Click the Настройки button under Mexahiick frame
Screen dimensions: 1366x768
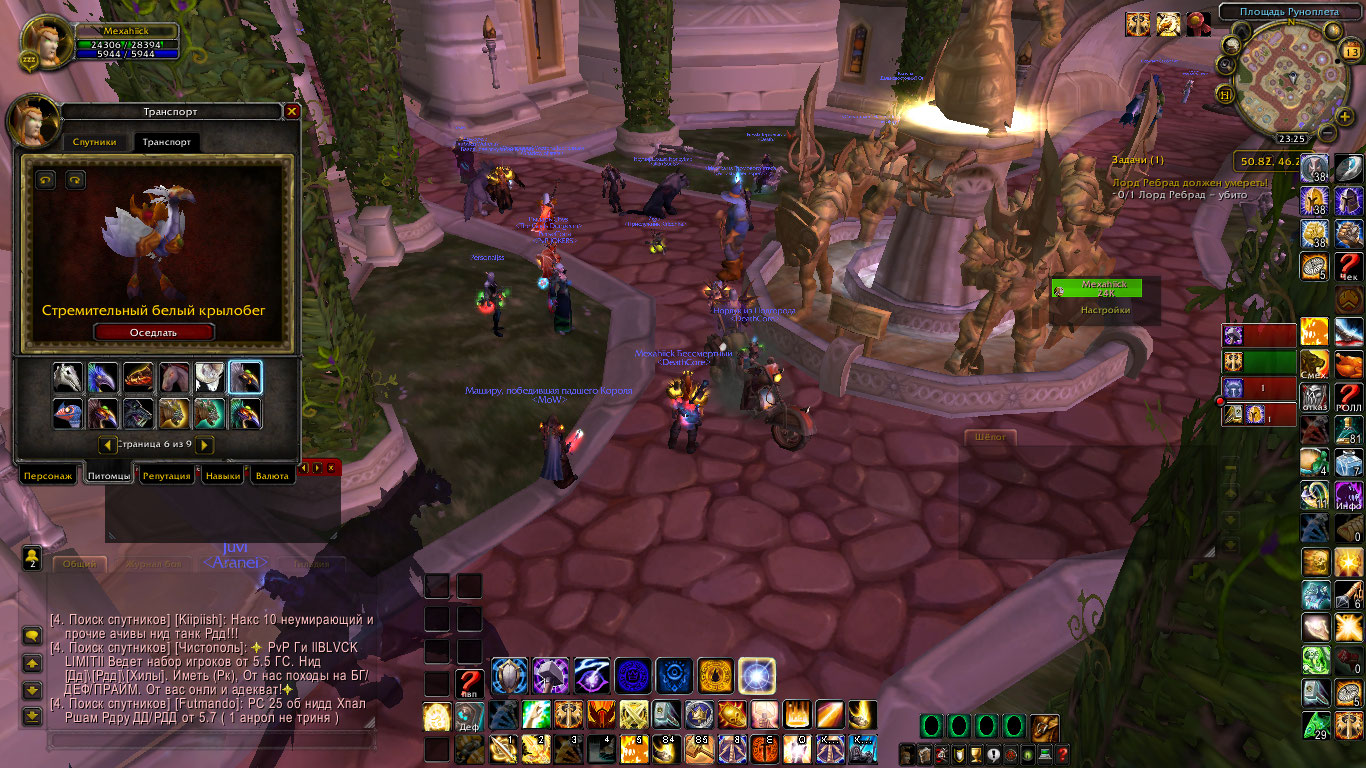coord(1105,310)
